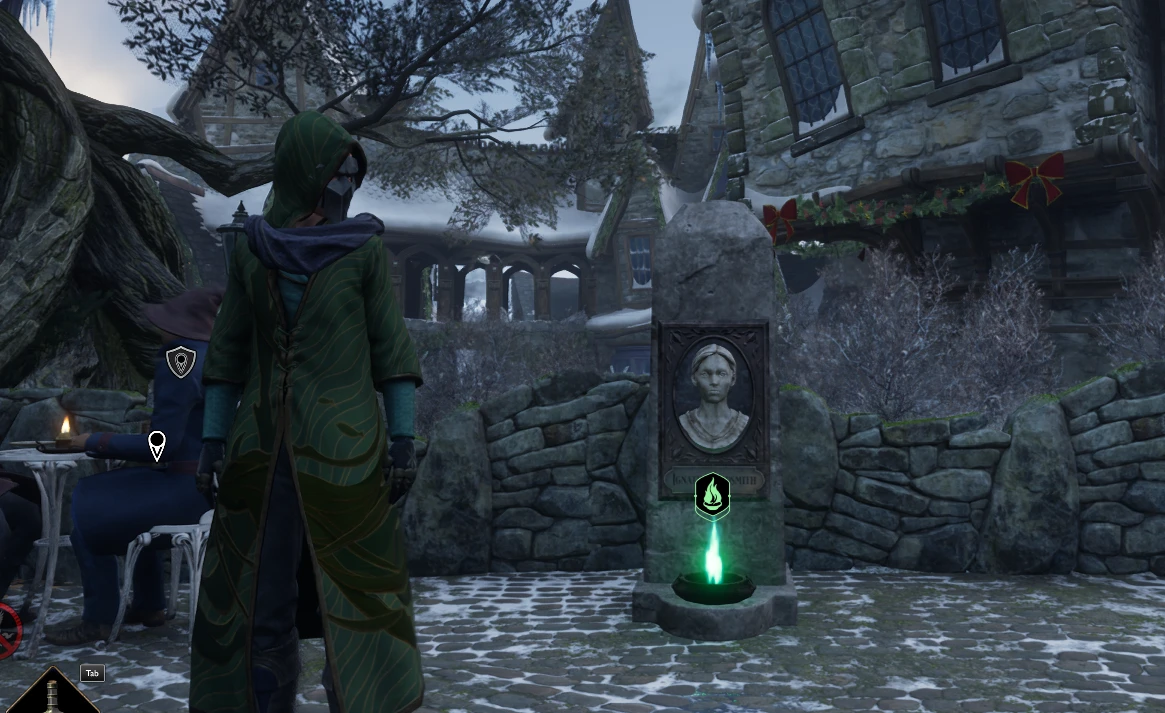The height and width of the screenshot is (713, 1165).
Task: Select the white map pin waypoint marker
Action: [157, 445]
